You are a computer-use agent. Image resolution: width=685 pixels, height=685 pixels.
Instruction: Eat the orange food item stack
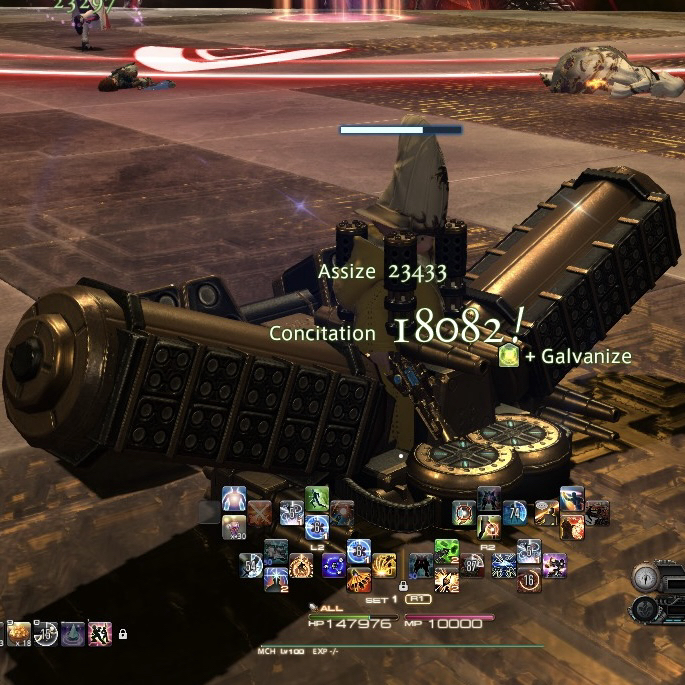pyautogui.click(x=19, y=632)
